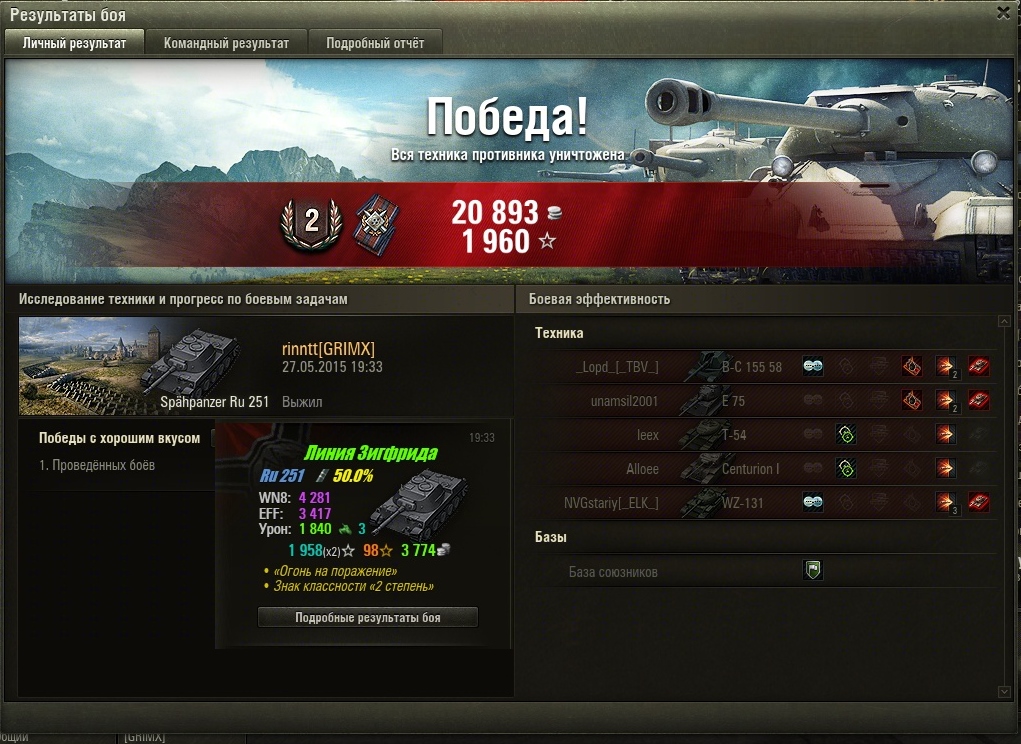Open the Победы с хорошим вкусом mission
1021x744 pixels.
118,438
